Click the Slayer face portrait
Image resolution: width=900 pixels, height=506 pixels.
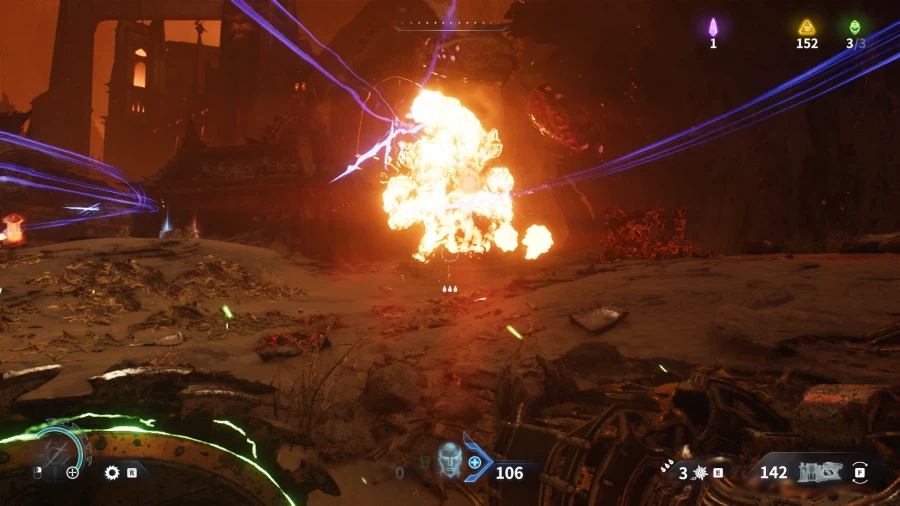pos(450,461)
